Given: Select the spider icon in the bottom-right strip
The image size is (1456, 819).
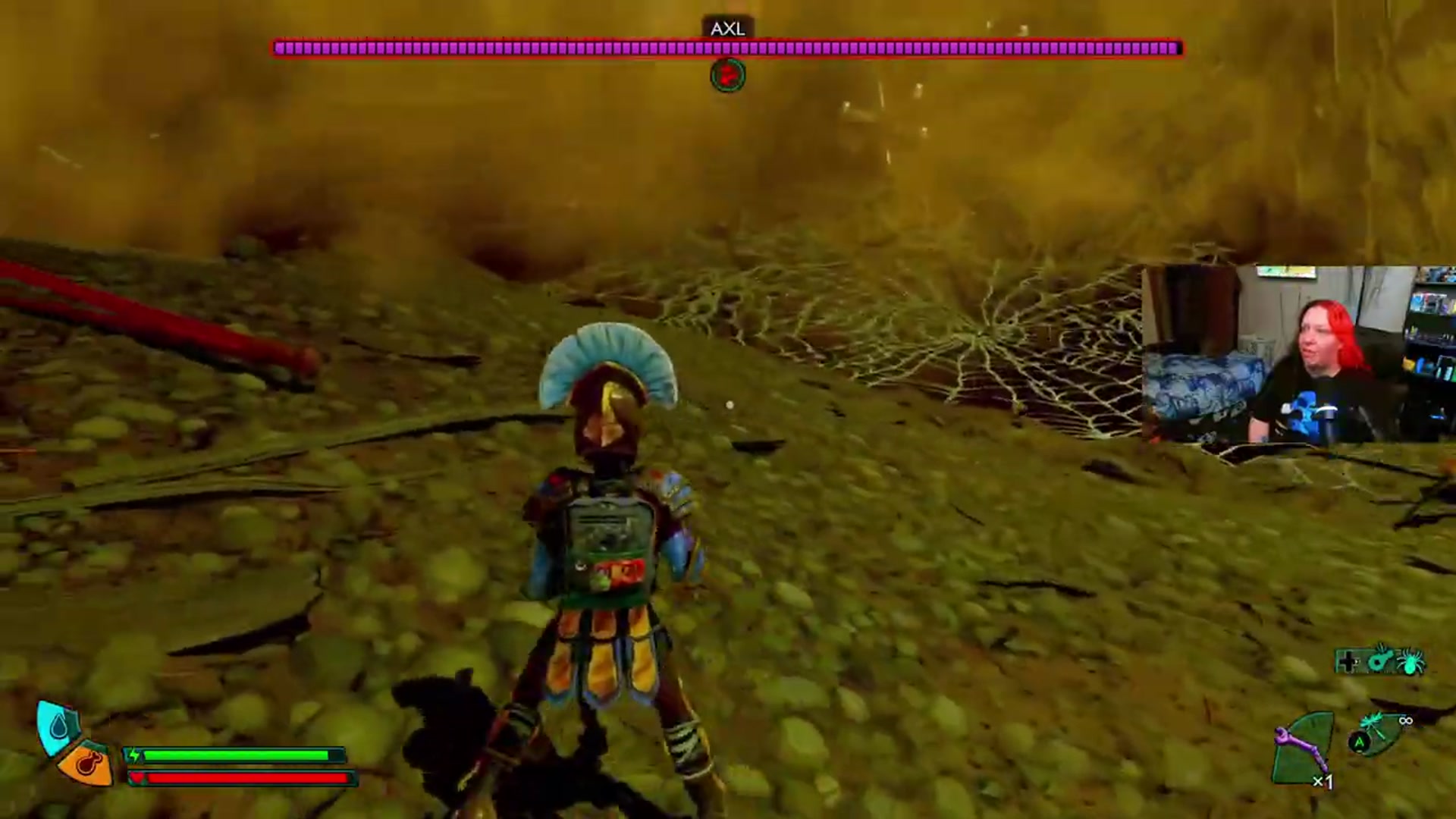Looking at the screenshot, I should coord(1408,661).
